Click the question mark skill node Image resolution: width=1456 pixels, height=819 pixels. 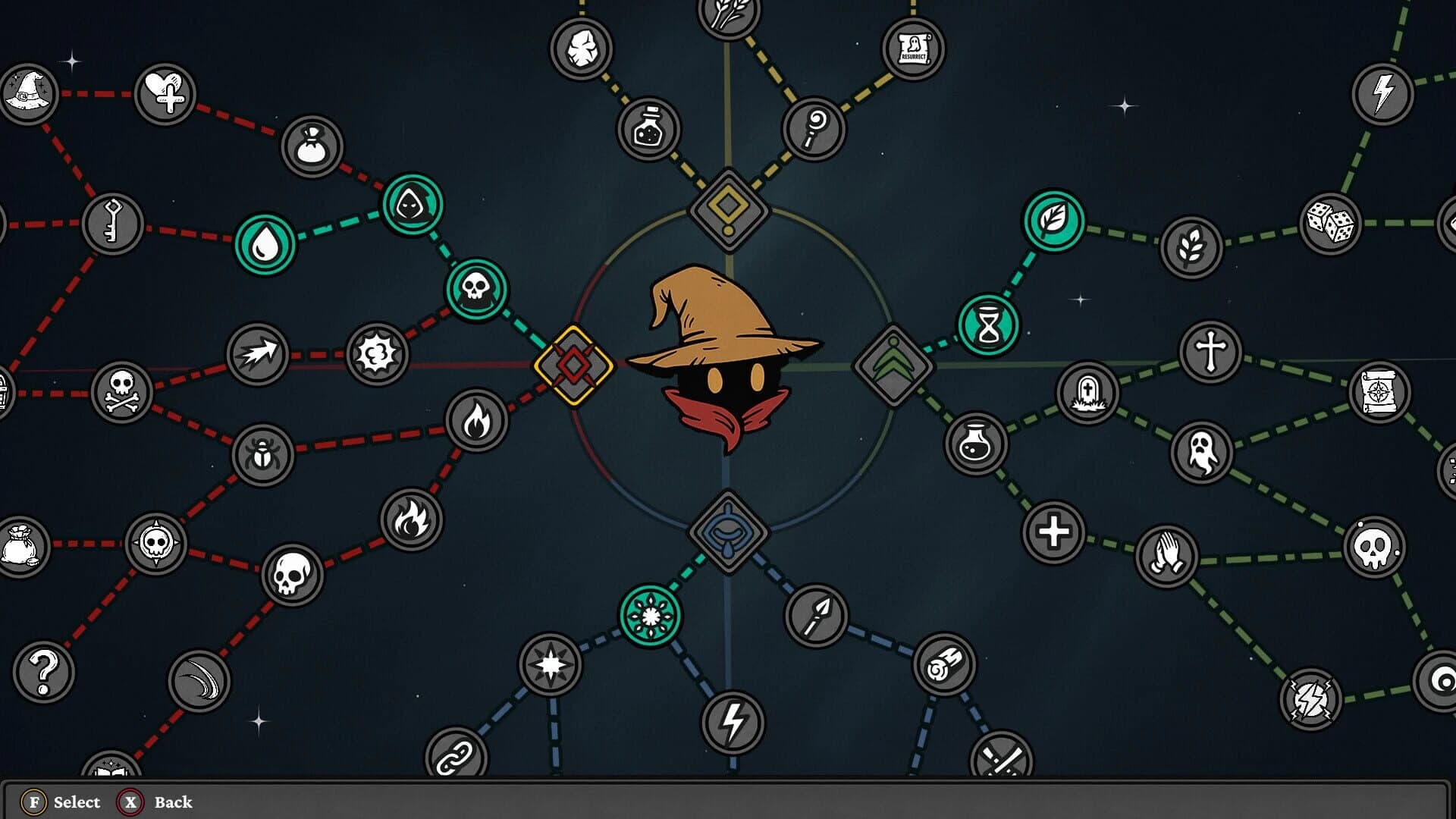click(43, 672)
